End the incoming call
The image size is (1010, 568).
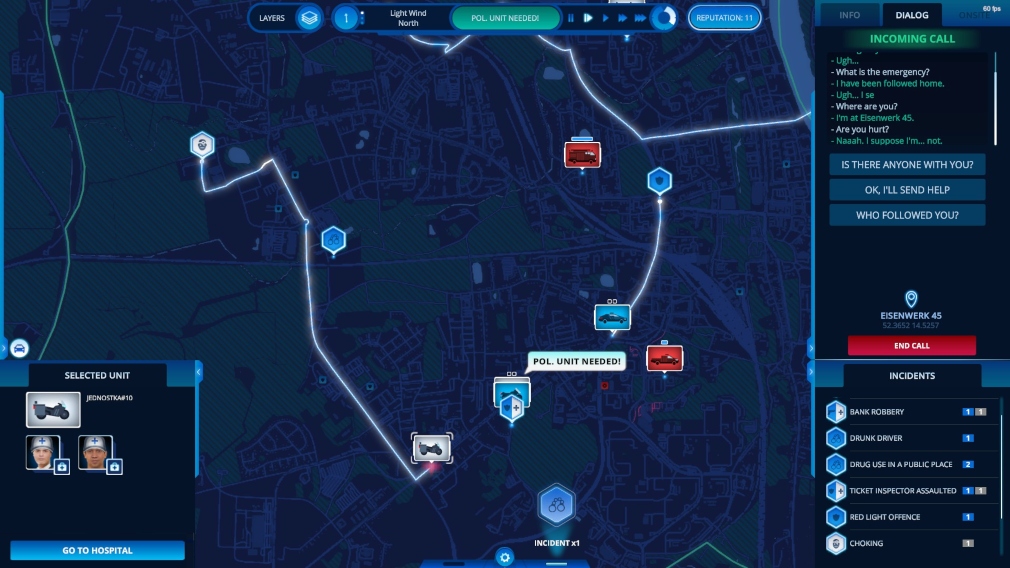tap(911, 346)
